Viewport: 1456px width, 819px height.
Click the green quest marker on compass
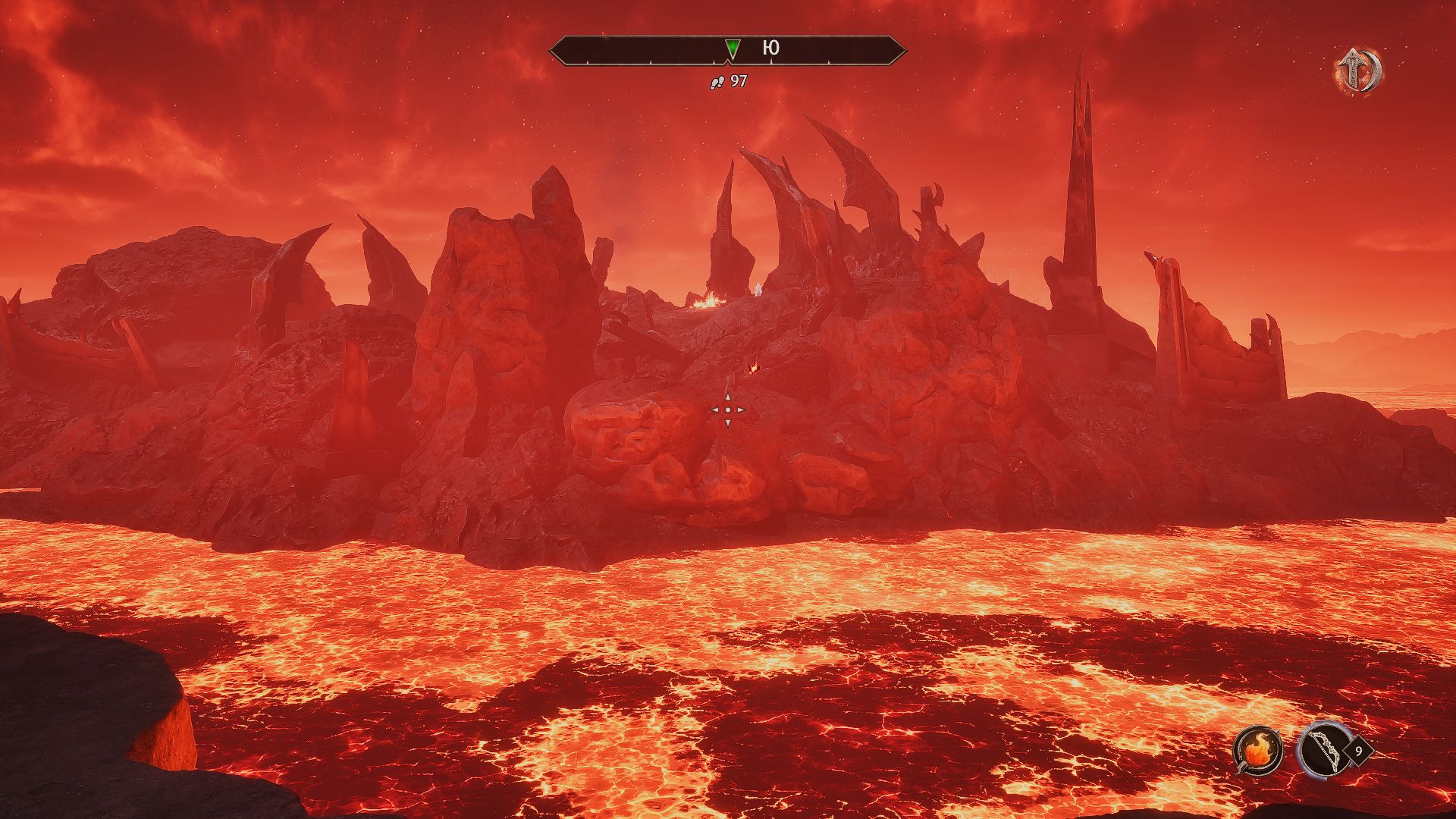(732, 49)
